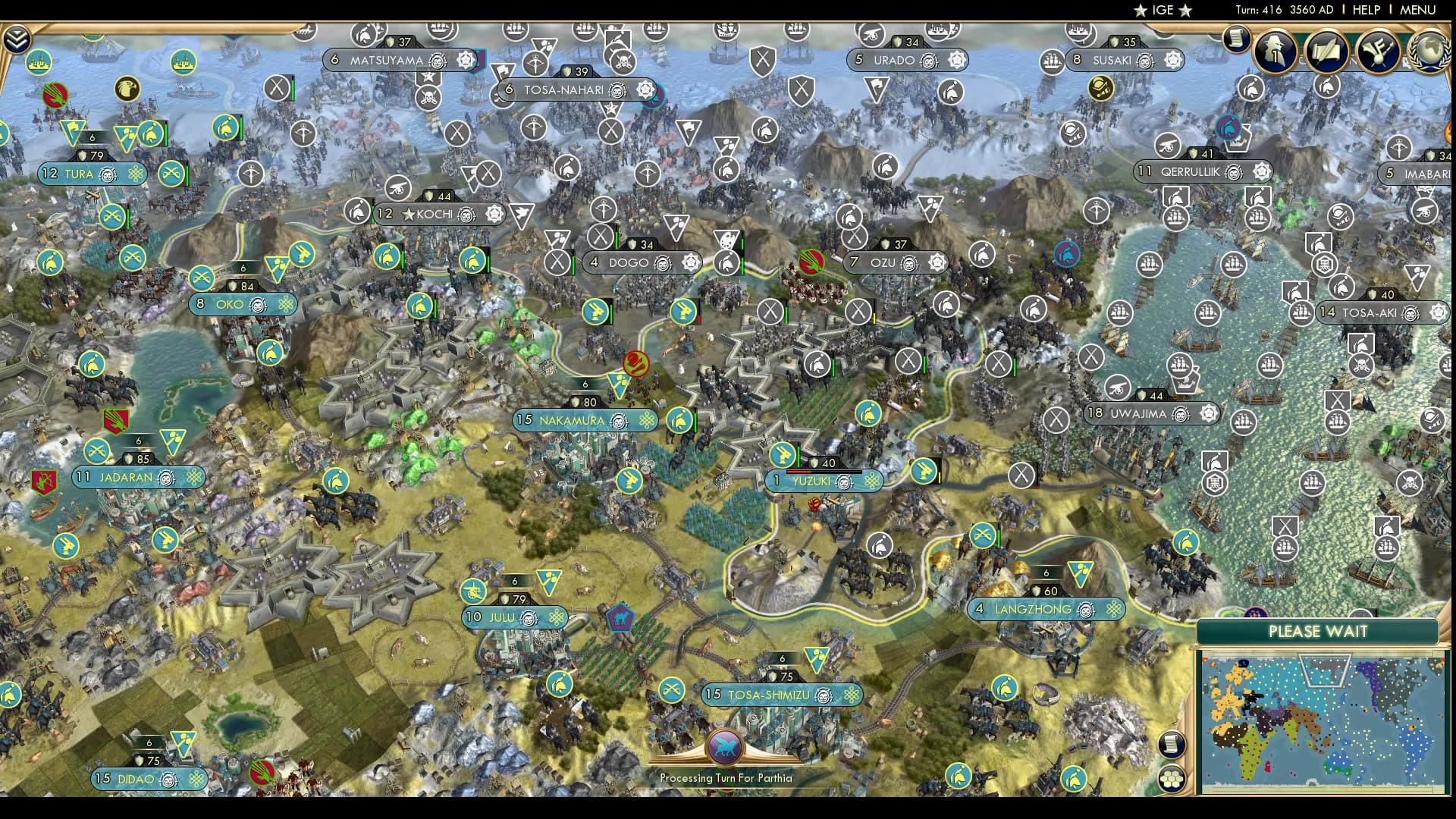Open the Espionage overview spy icon

coord(1276,52)
